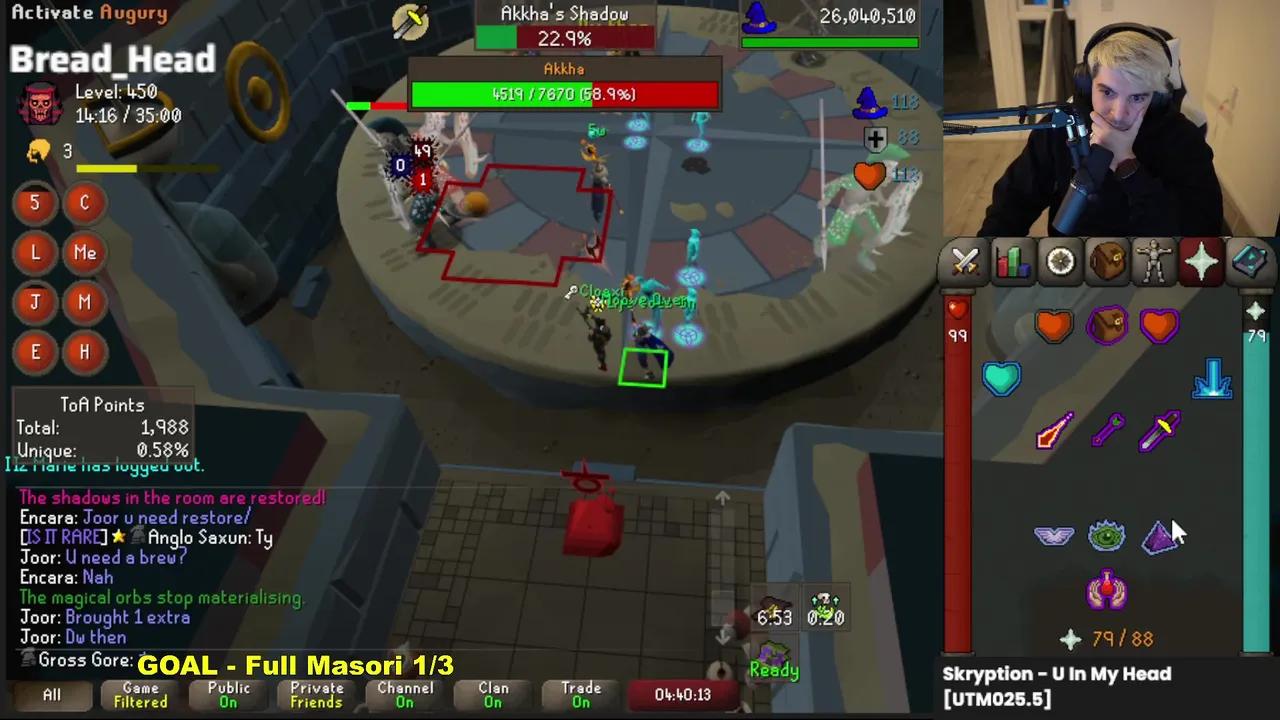Click the Activate Augury indicator
1280x720 pixels.
[x=88, y=12]
